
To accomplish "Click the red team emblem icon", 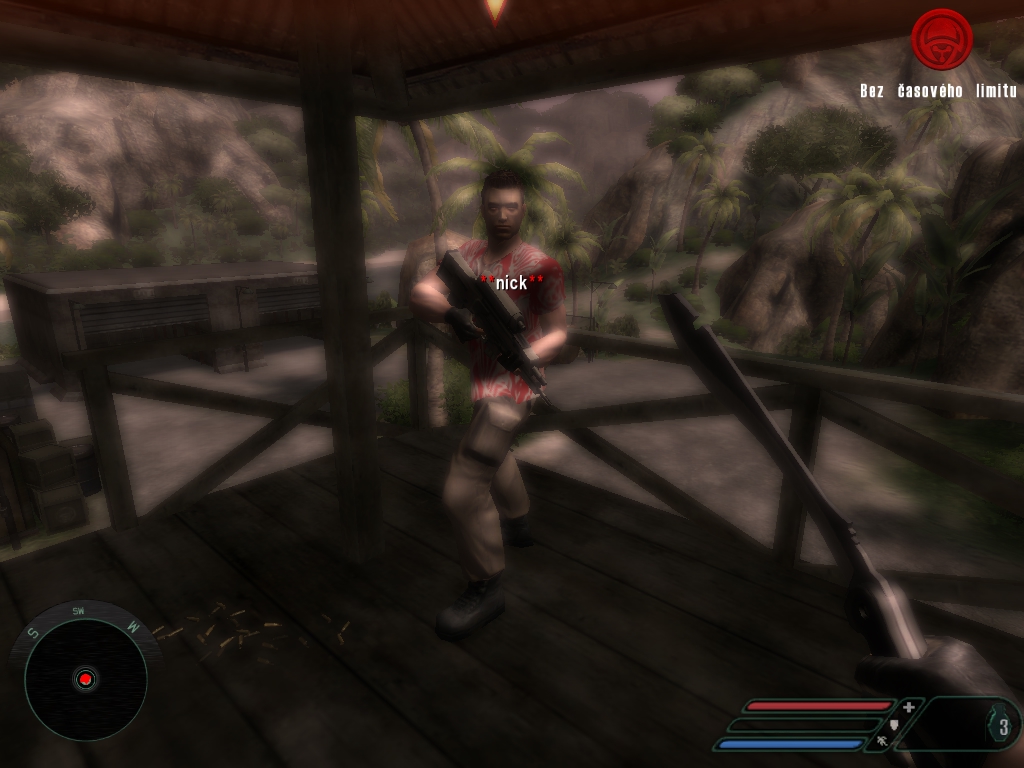I will pos(941,40).
